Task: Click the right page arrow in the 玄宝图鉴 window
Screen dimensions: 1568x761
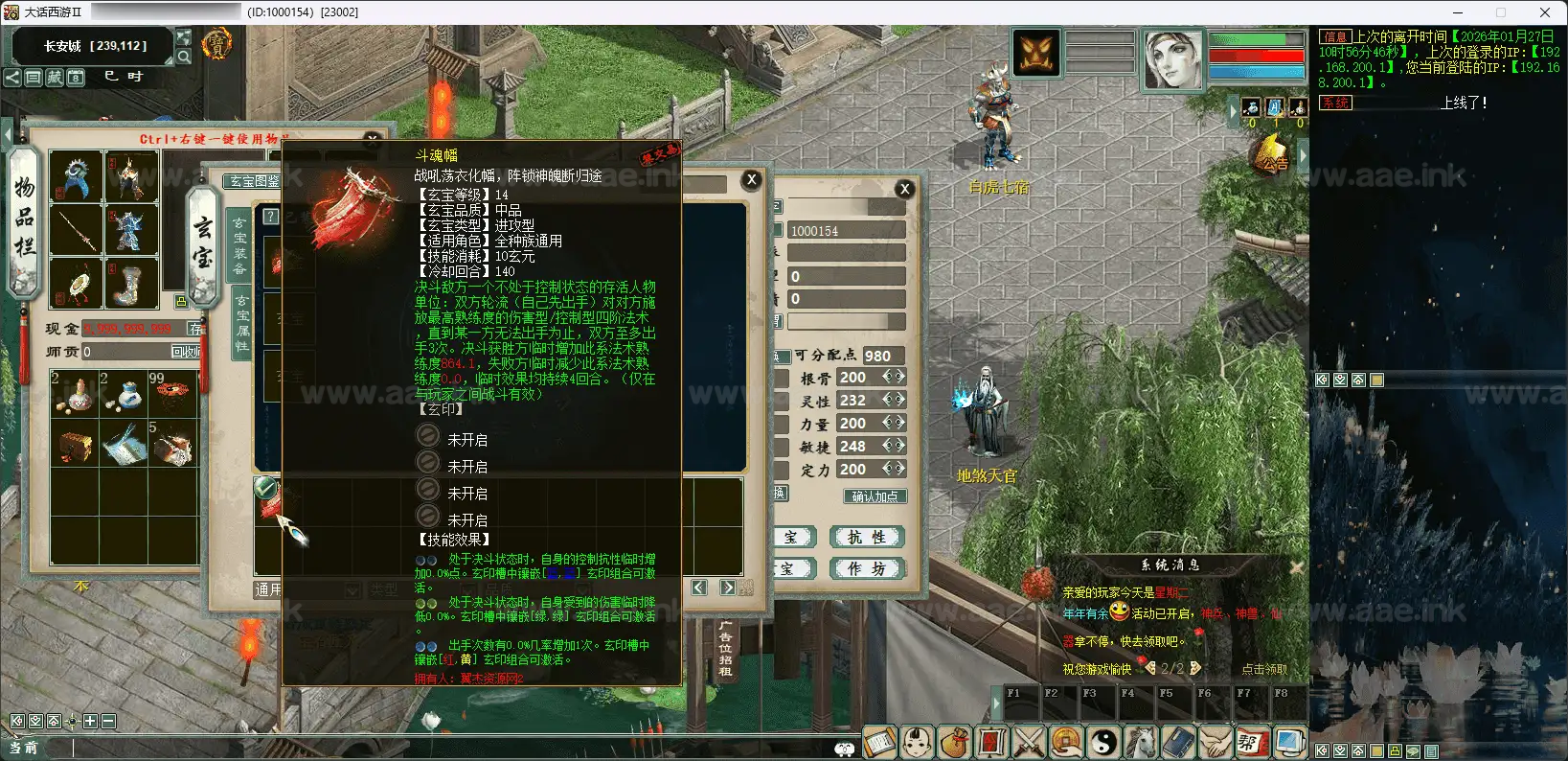Action: pos(729,587)
